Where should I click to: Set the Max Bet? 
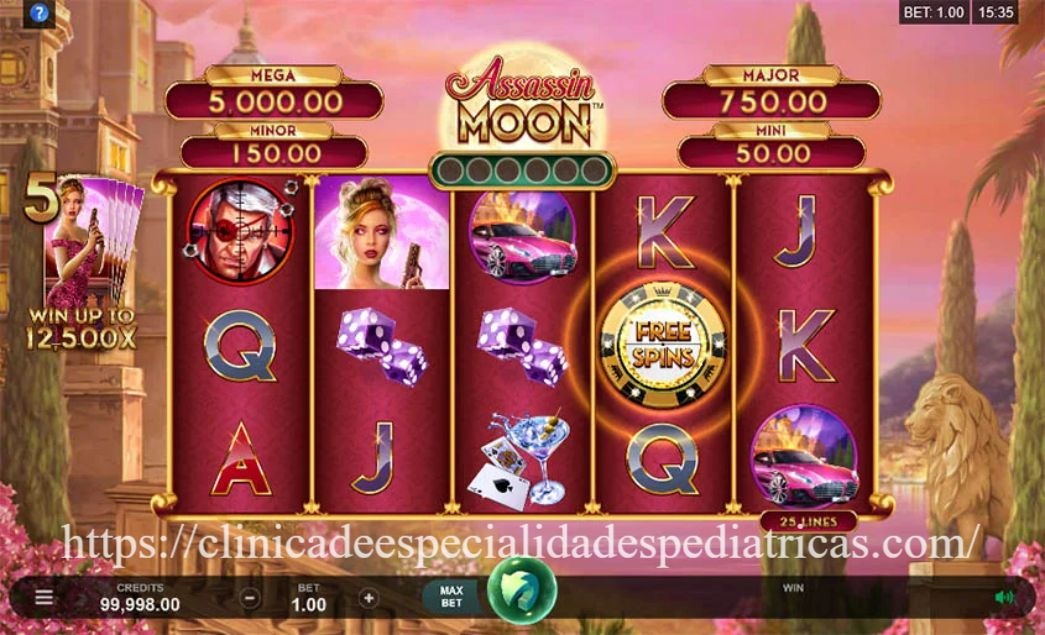(x=452, y=597)
